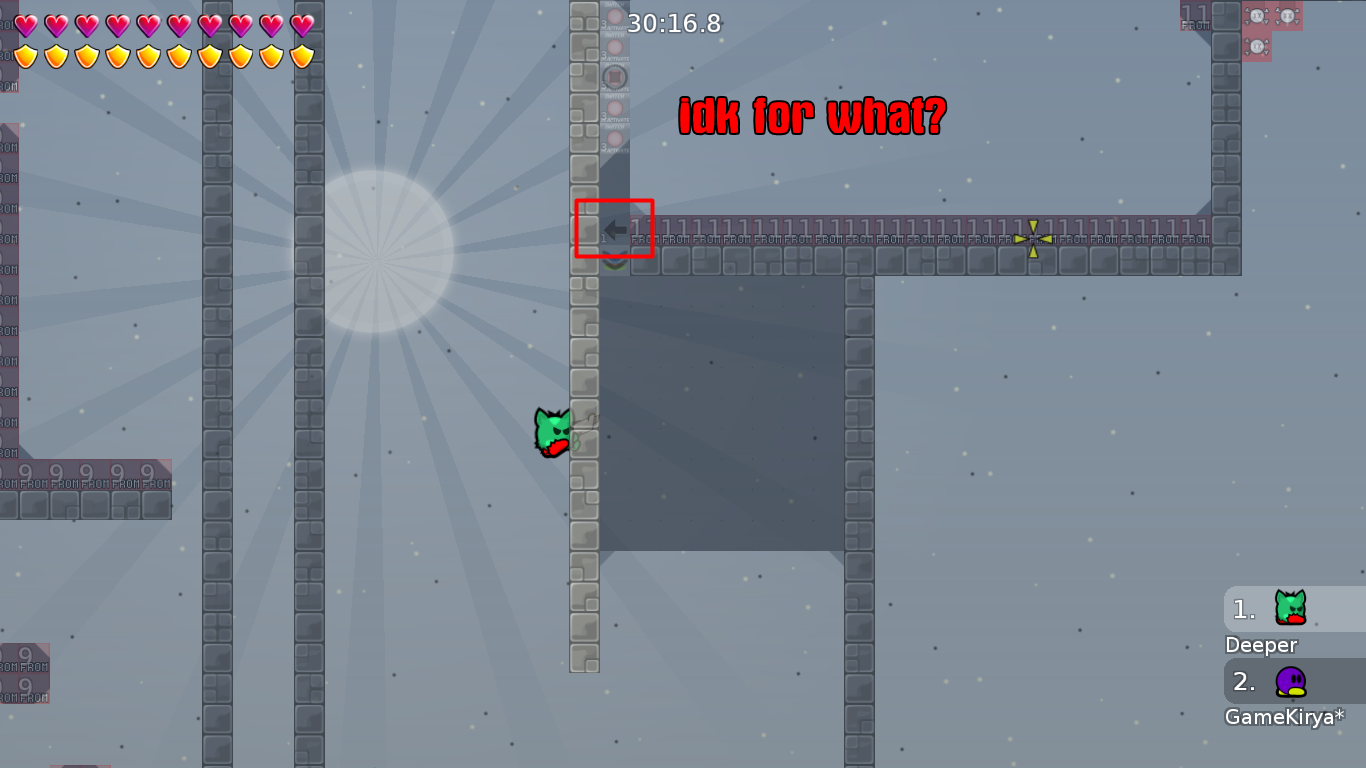This screenshot has width=1366, height=768.
Task: Toggle the circled switch button near the timer
Action: 614,77
